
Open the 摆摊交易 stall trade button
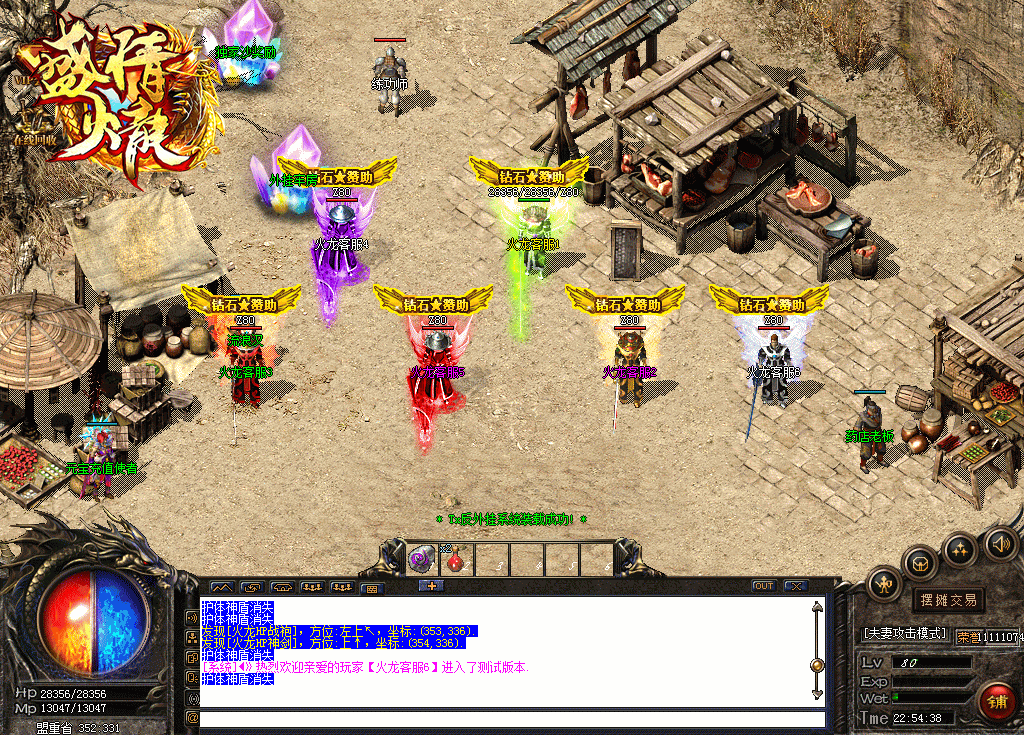pos(949,600)
